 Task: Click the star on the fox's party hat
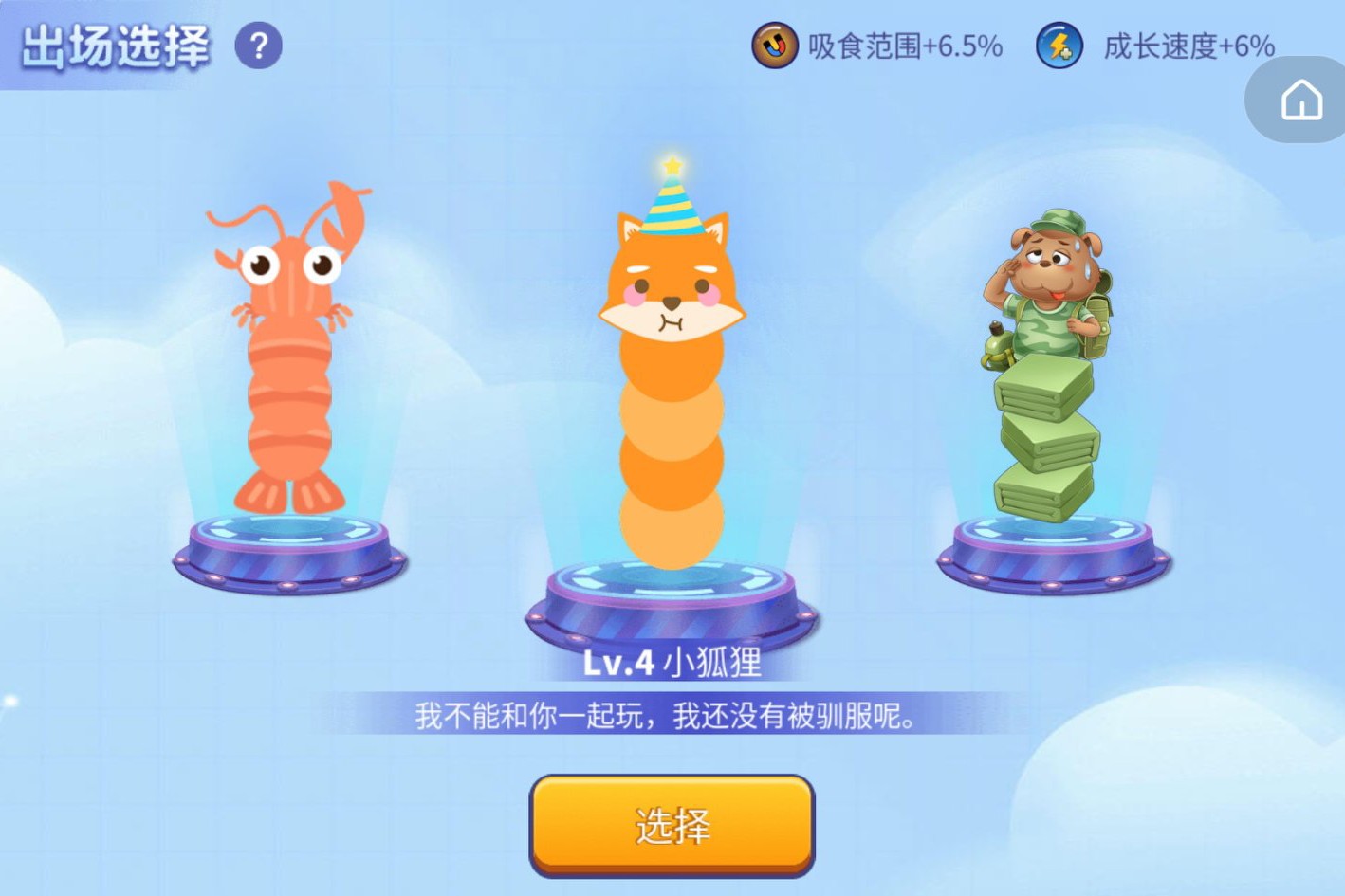pyautogui.click(x=673, y=166)
